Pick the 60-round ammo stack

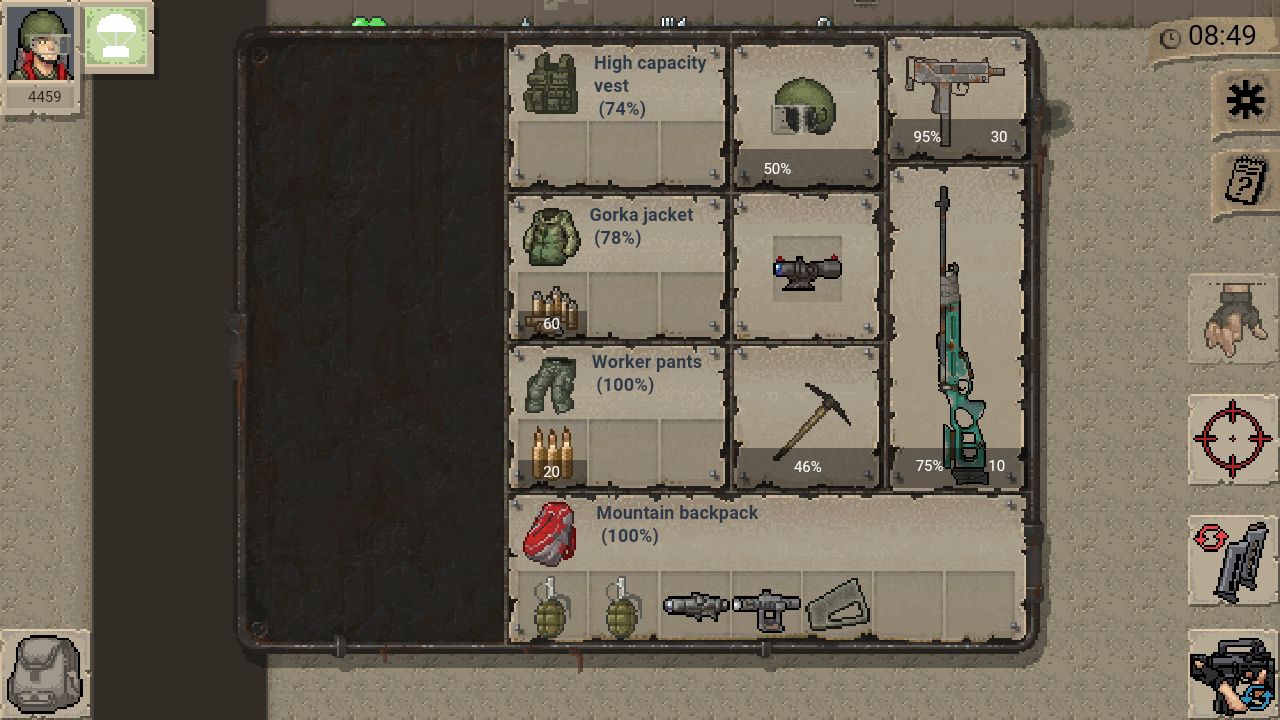coord(552,310)
